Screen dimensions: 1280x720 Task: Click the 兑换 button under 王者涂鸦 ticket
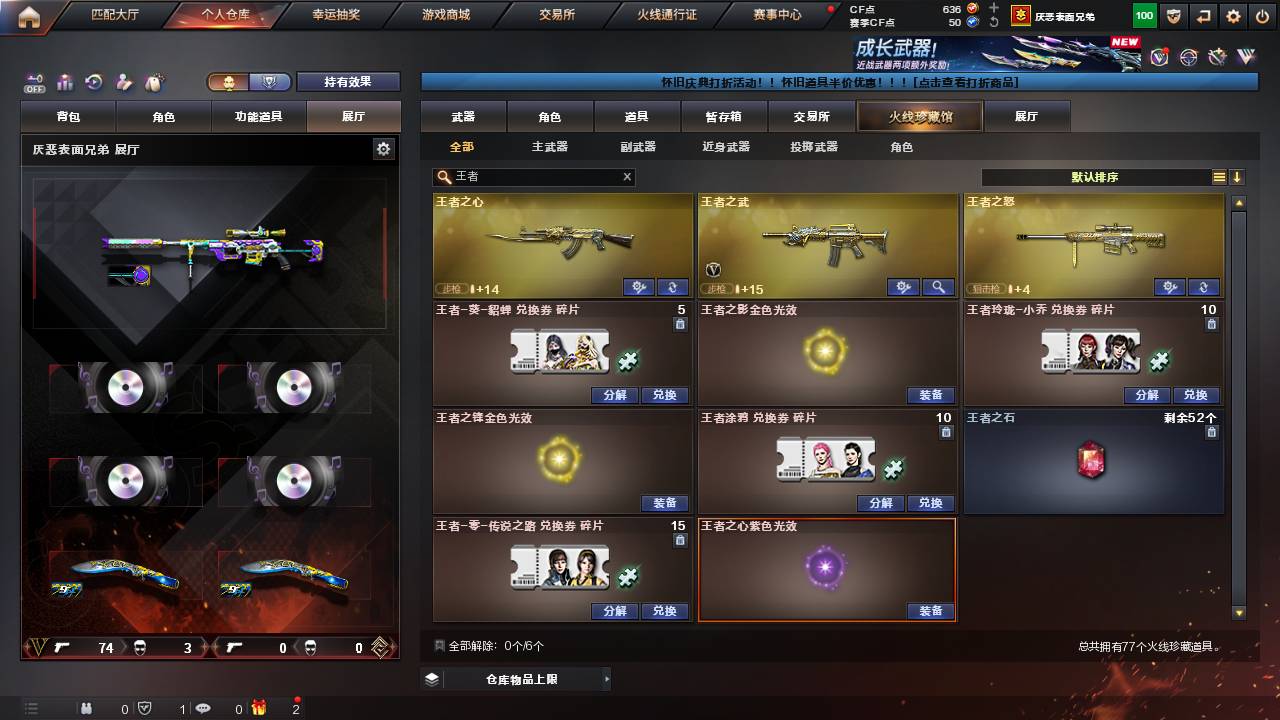[x=930, y=503]
